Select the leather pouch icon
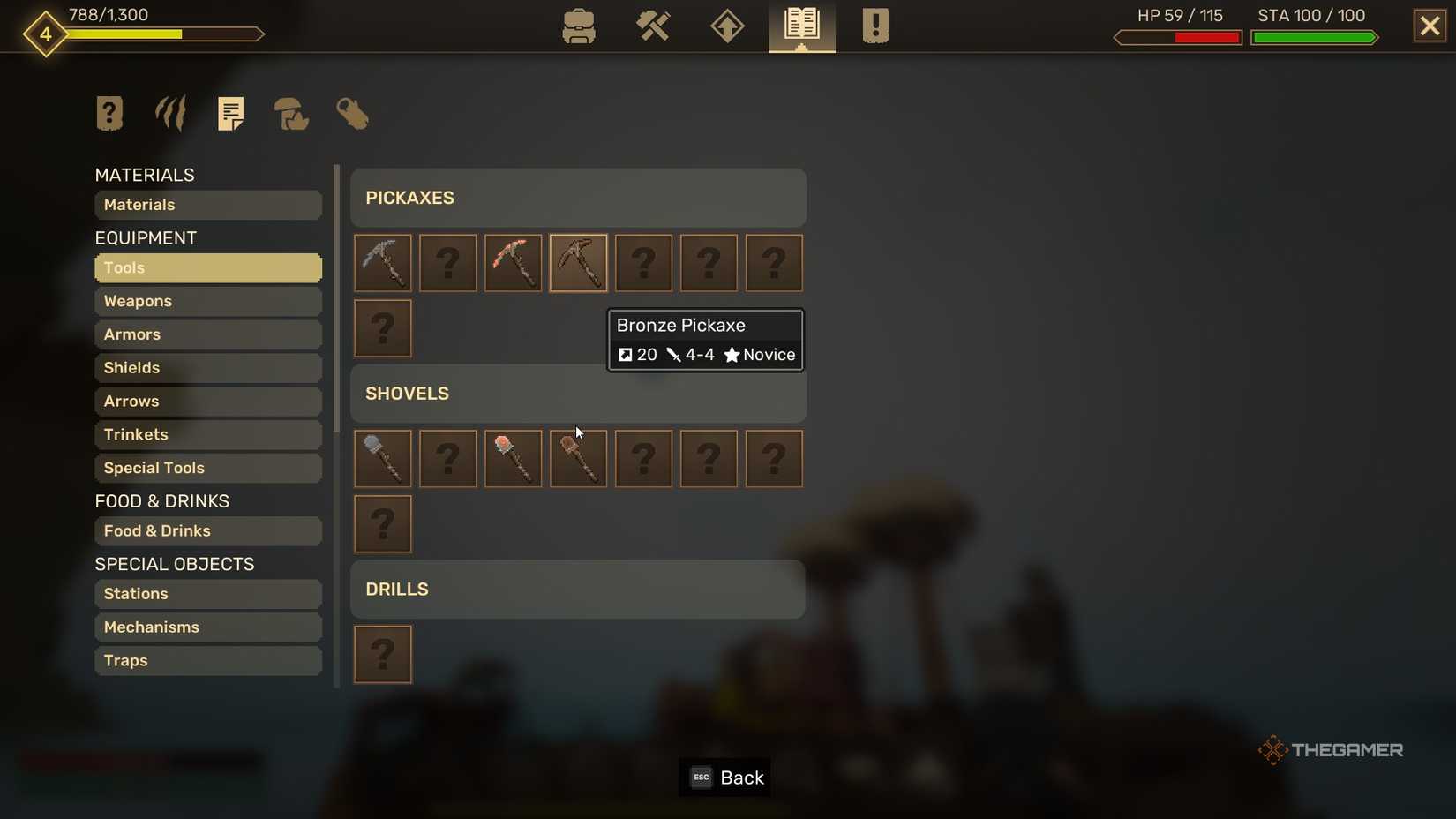The width and height of the screenshot is (1456, 819). [352, 115]
